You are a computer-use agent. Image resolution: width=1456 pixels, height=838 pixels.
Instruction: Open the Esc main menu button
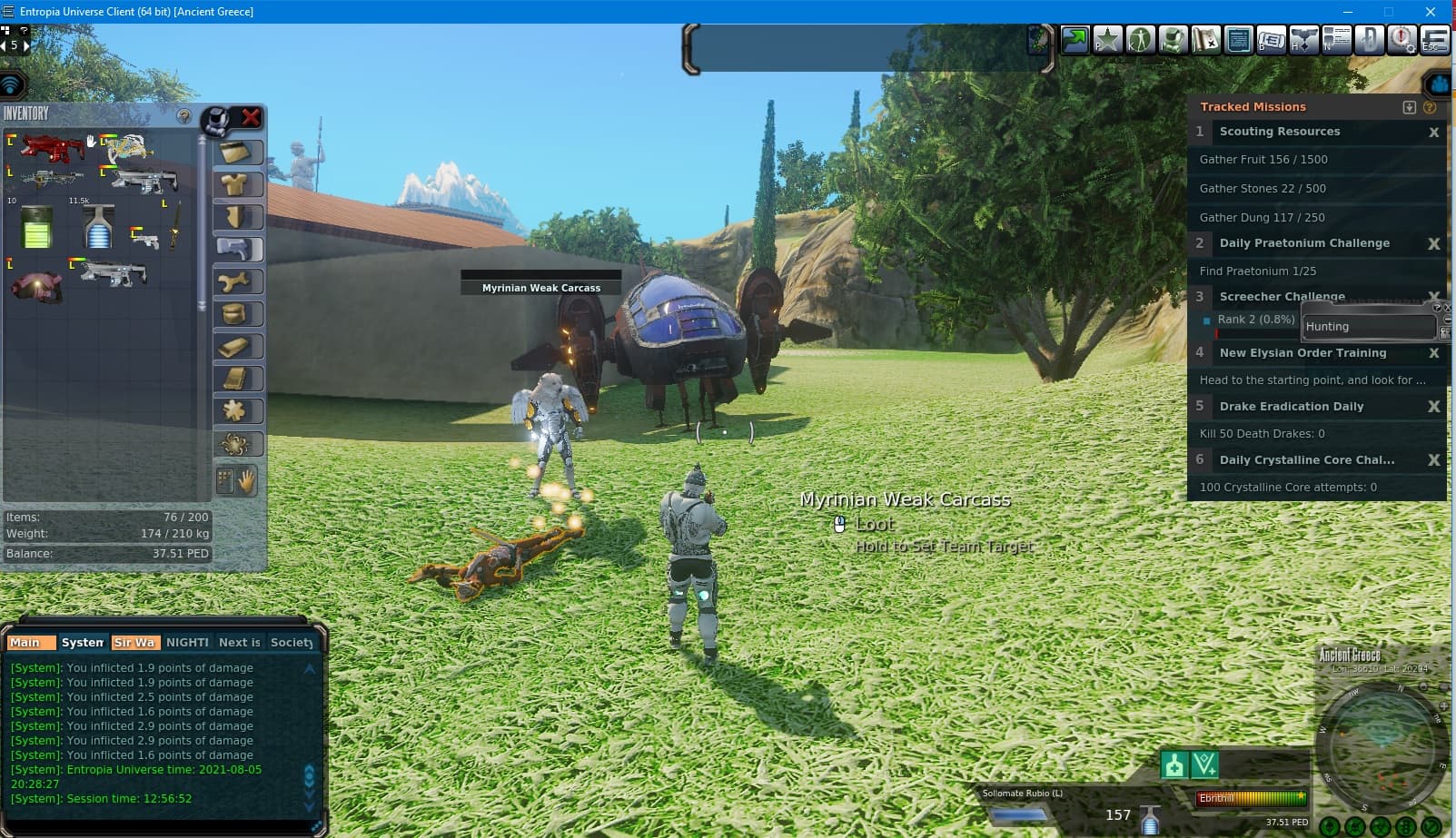(x=1434, y=40)
